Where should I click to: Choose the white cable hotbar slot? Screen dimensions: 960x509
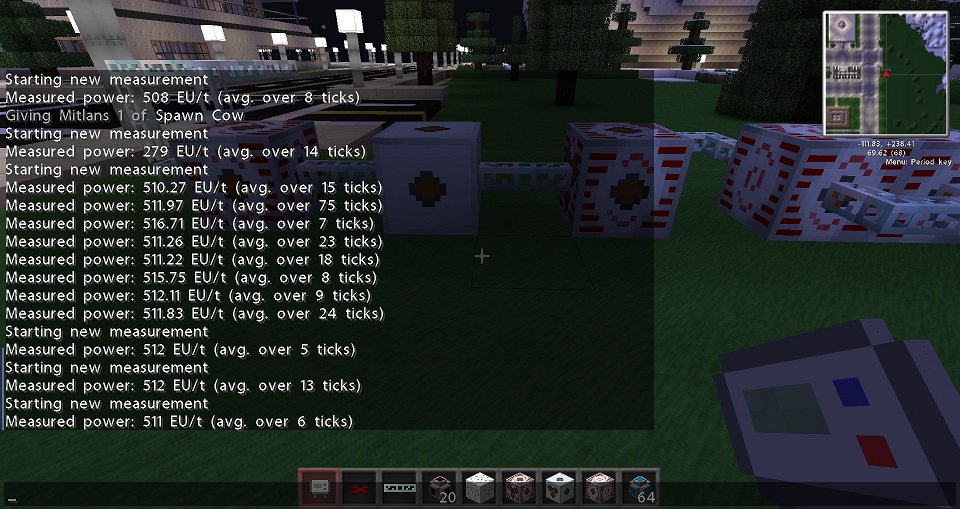(399, 488)
